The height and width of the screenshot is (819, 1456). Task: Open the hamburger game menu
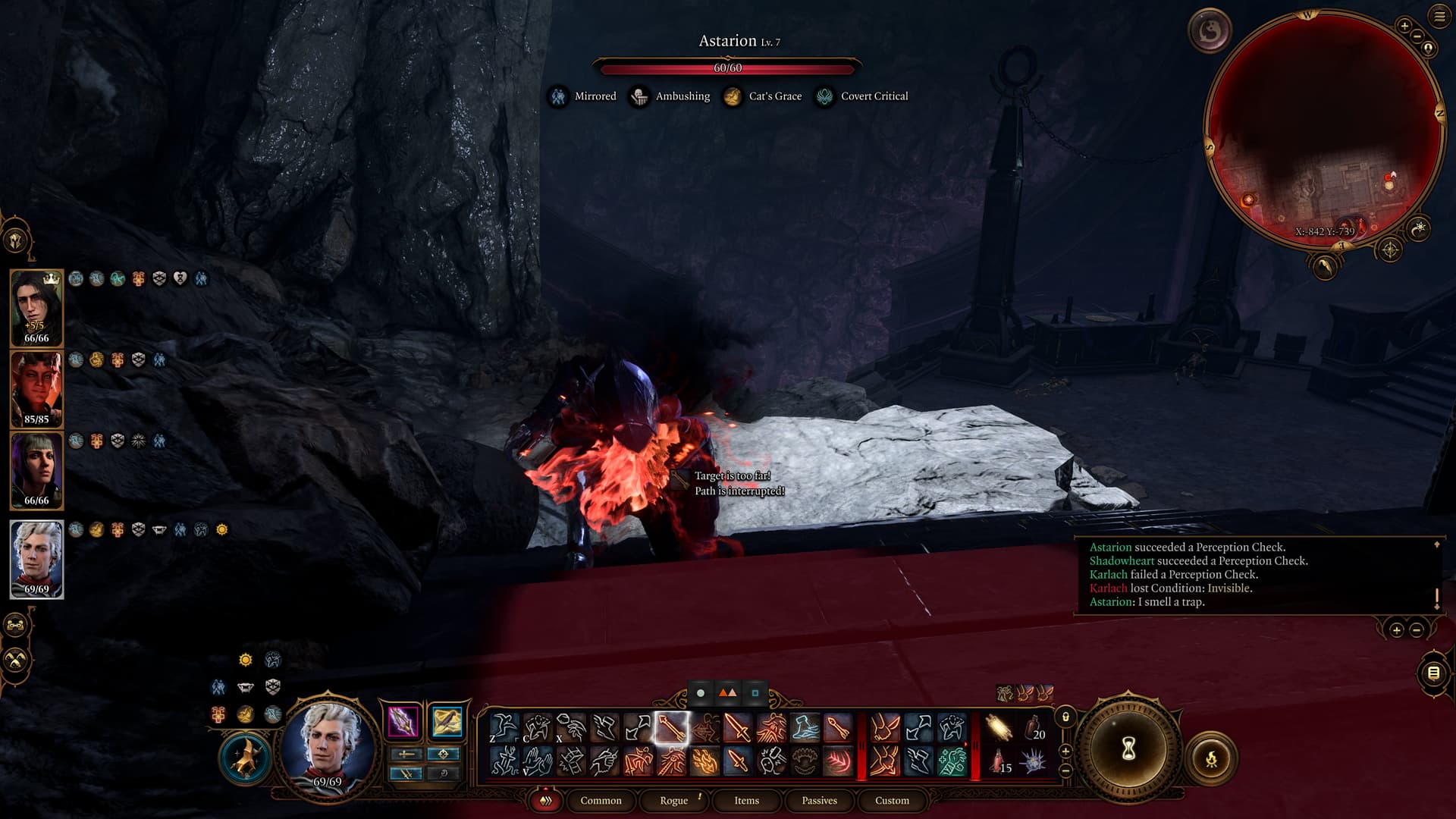(1439, 16)
